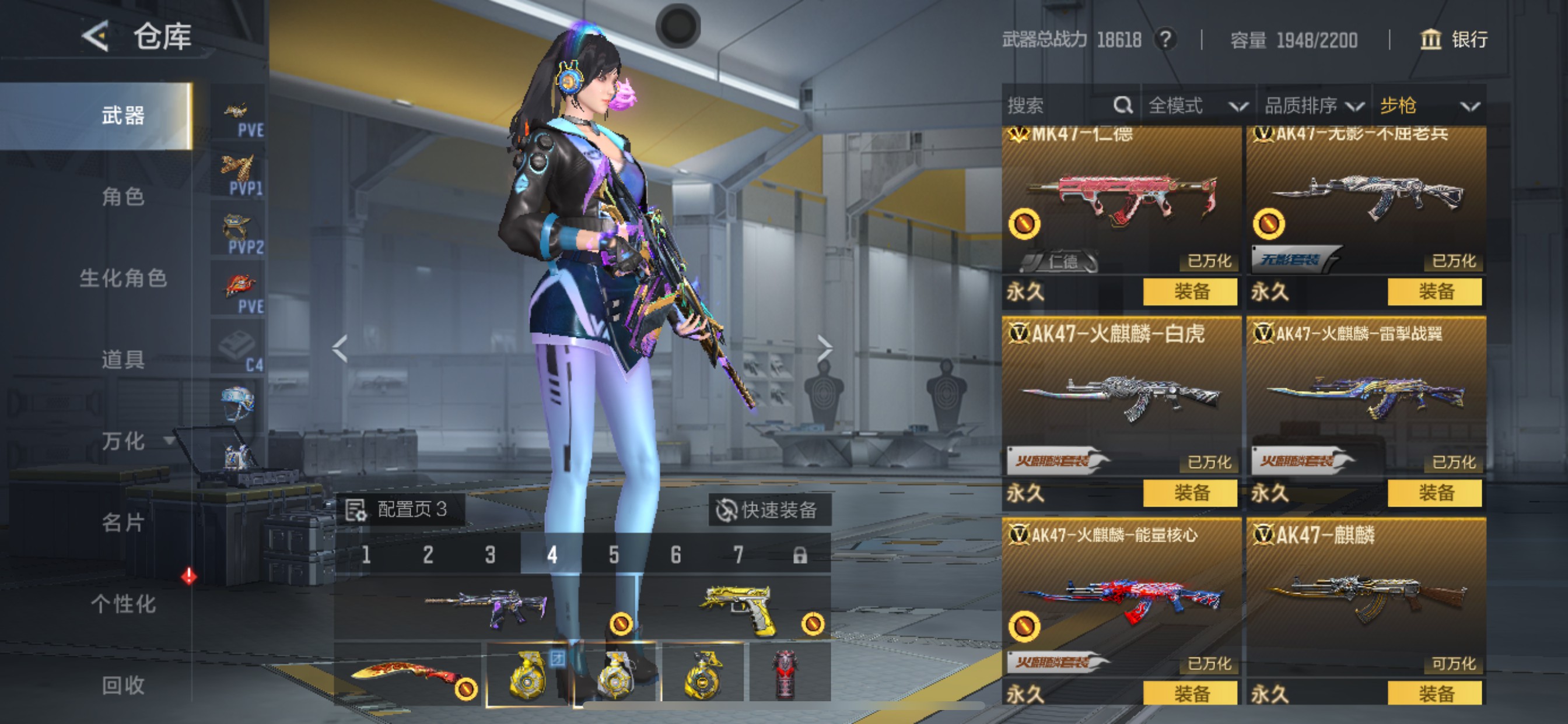Open the 名片 section

coord(123,523)
